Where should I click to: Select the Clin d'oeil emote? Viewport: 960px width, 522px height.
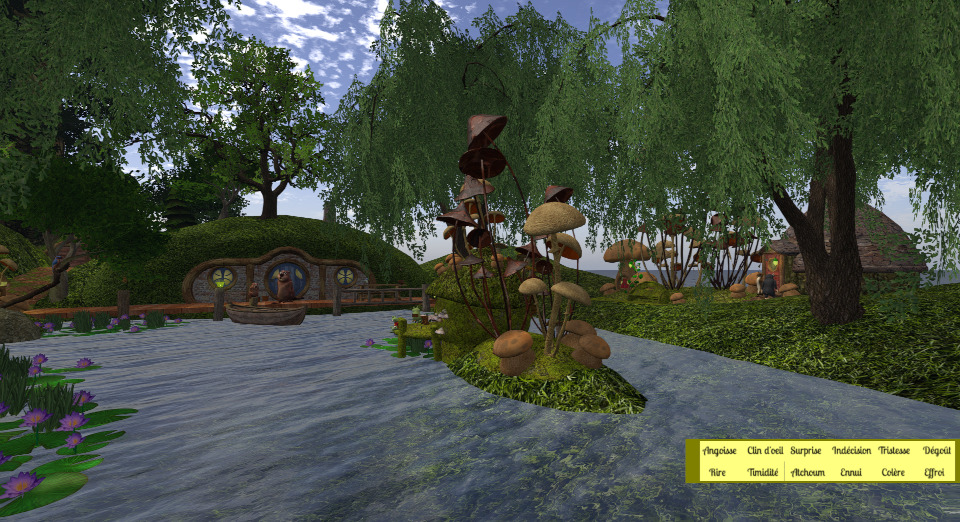tap(765, 451)
